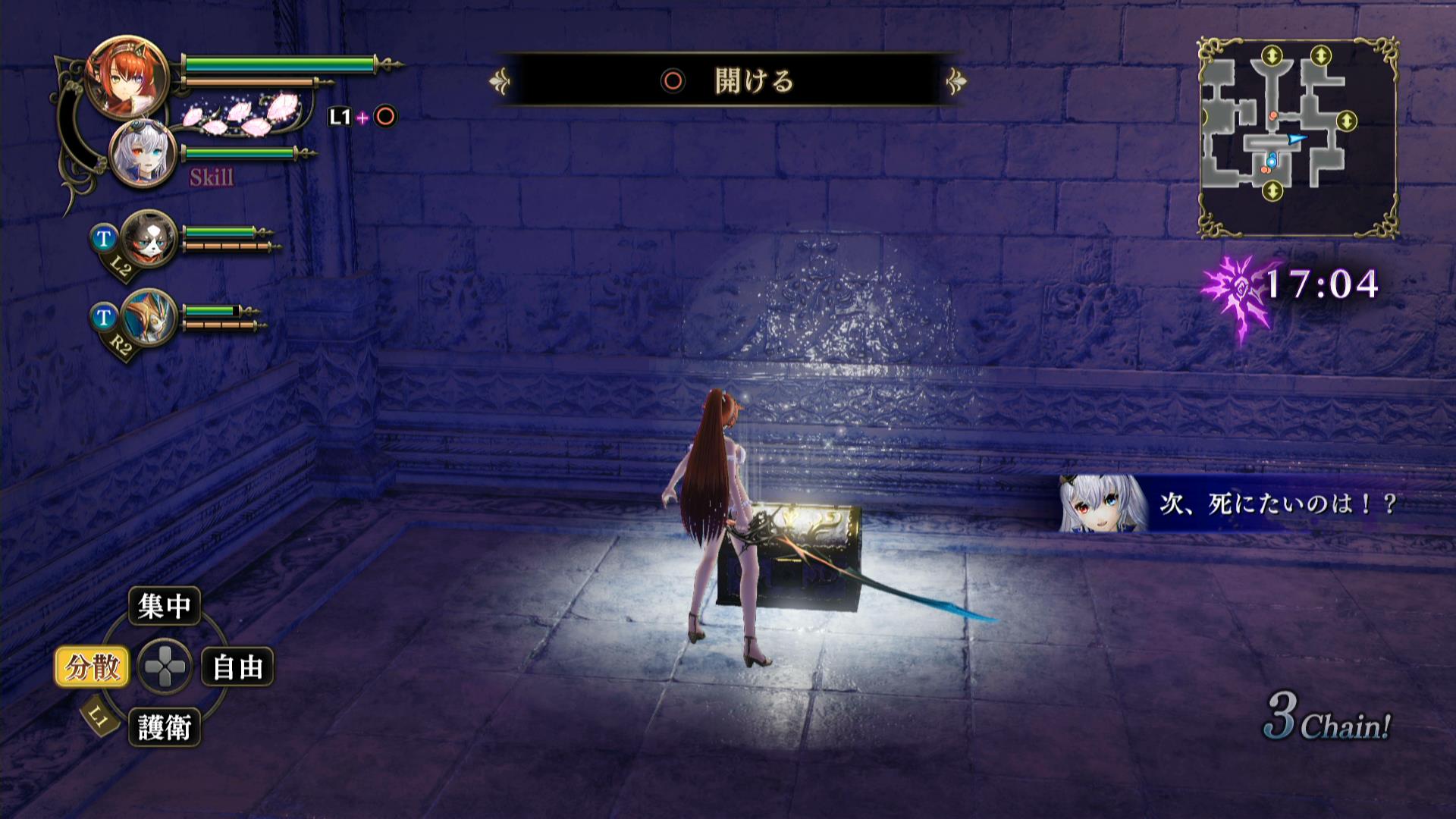Click the 開ける open-chest prompt banner
Viewport: 1456px width, 819px height.
coord(728,80)
